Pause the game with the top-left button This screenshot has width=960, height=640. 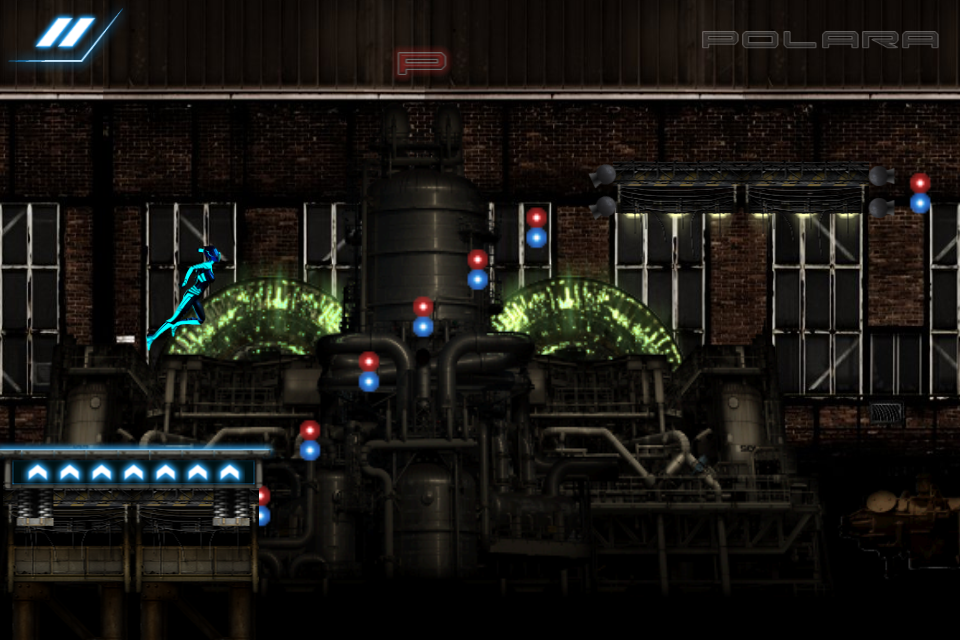click(x=65, y=33)
